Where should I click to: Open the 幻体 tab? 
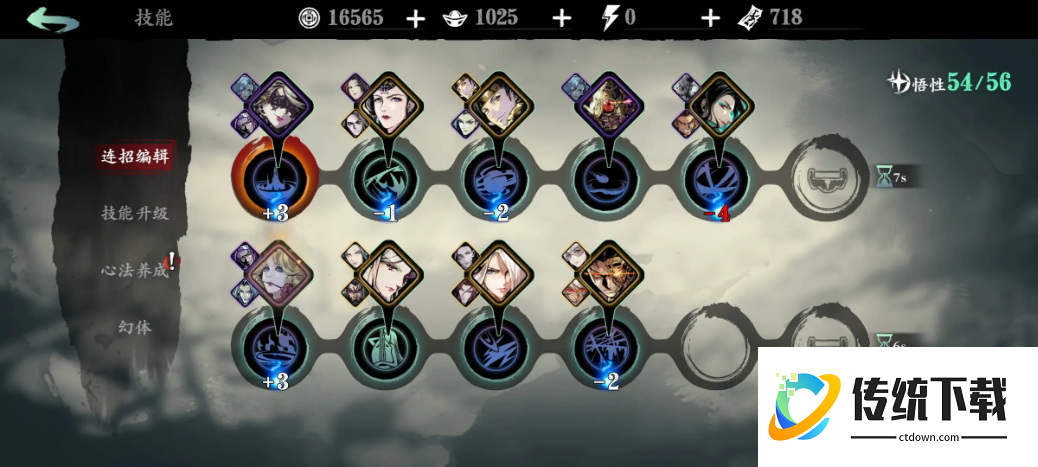coord(134,327)
